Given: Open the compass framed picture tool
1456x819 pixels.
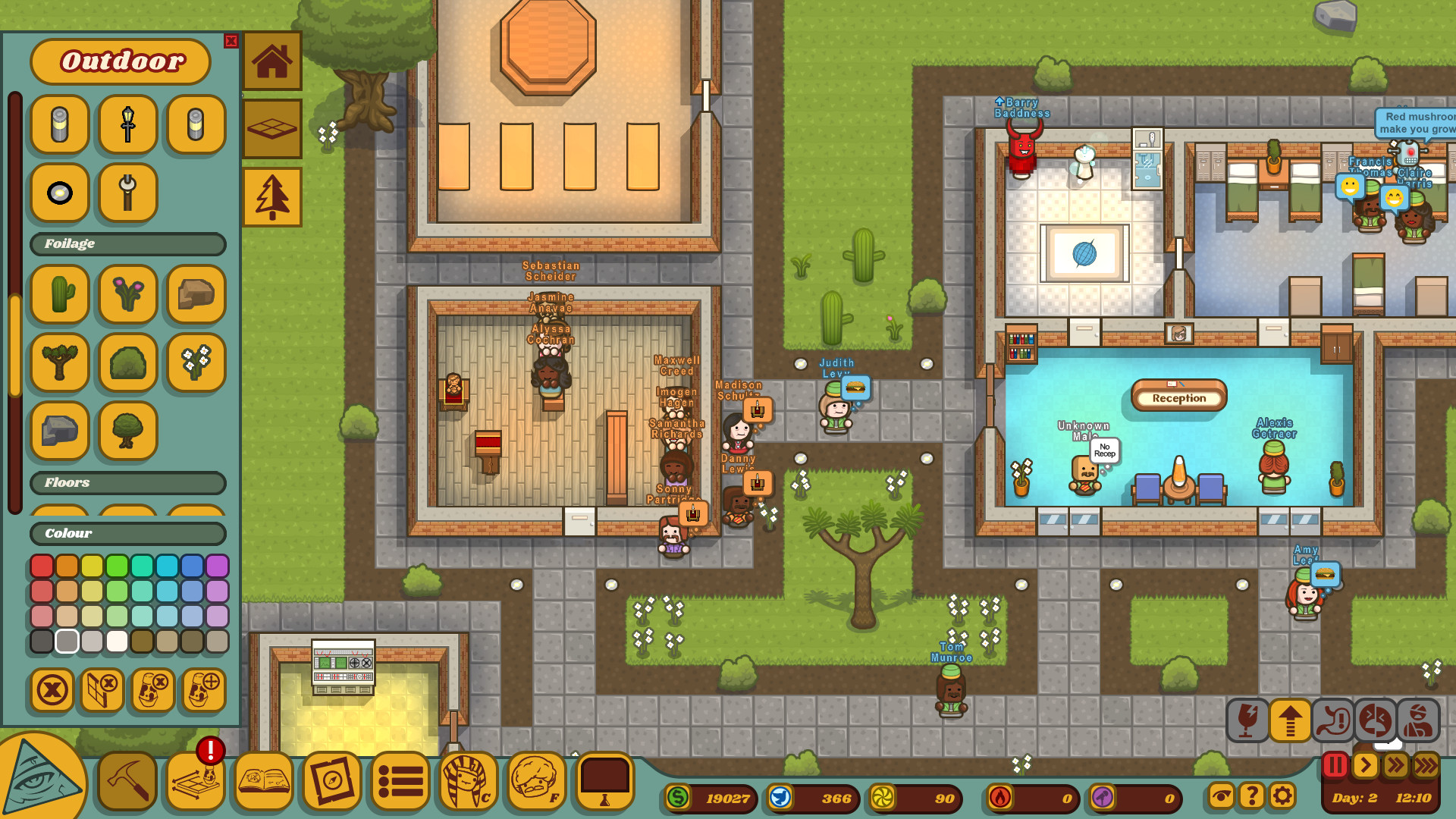Looking at the screenshot, I should point(331,782).
